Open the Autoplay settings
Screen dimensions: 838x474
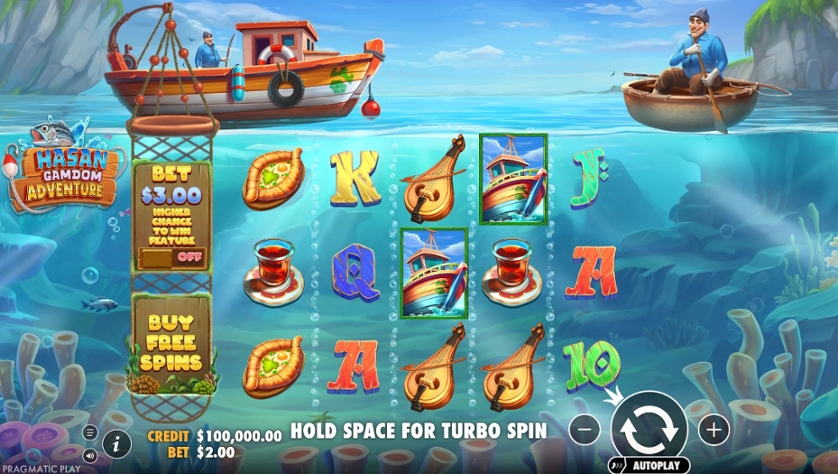[x=648, y=465]
